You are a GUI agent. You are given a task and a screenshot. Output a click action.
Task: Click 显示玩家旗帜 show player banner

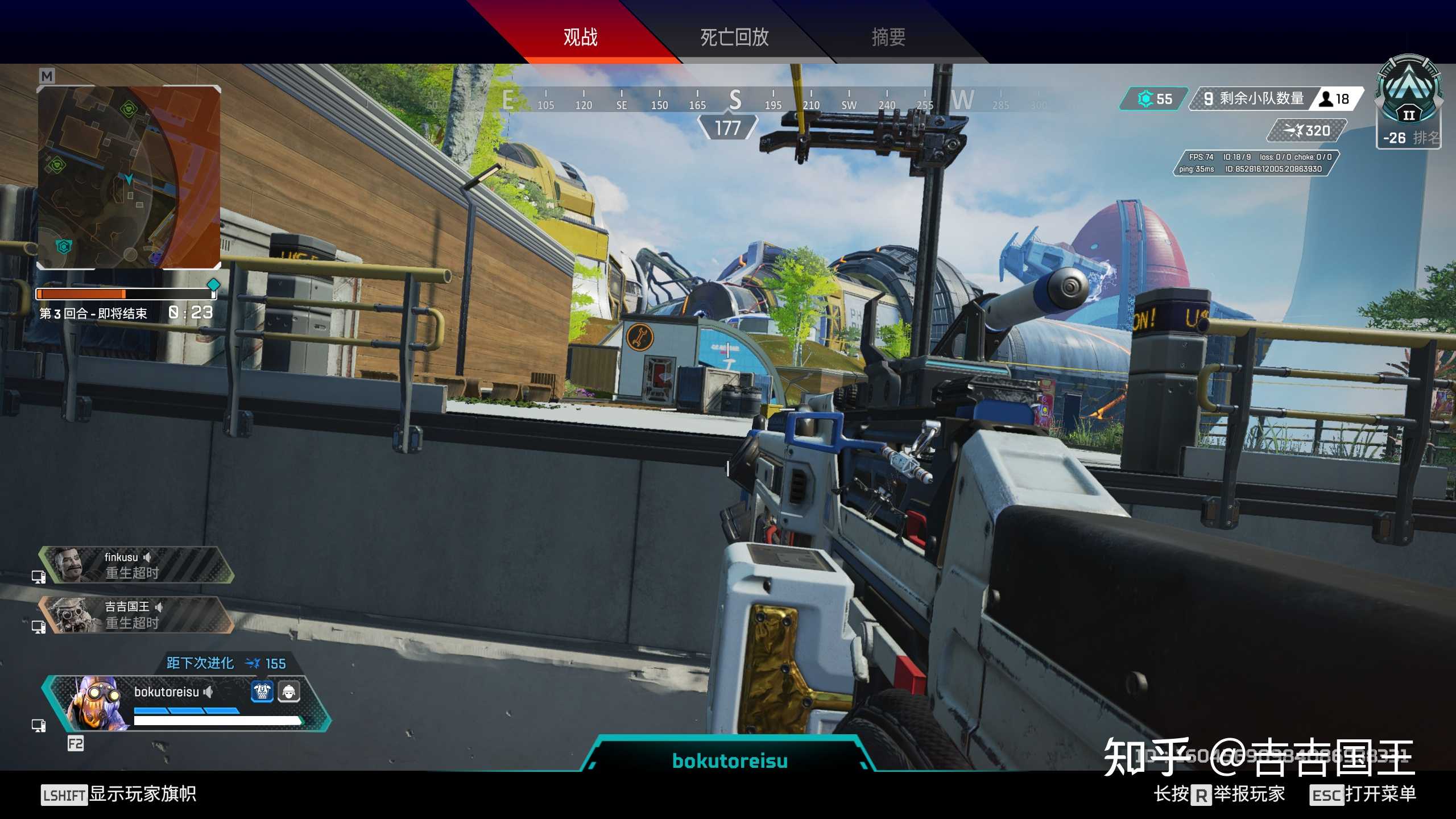[142, 794]
